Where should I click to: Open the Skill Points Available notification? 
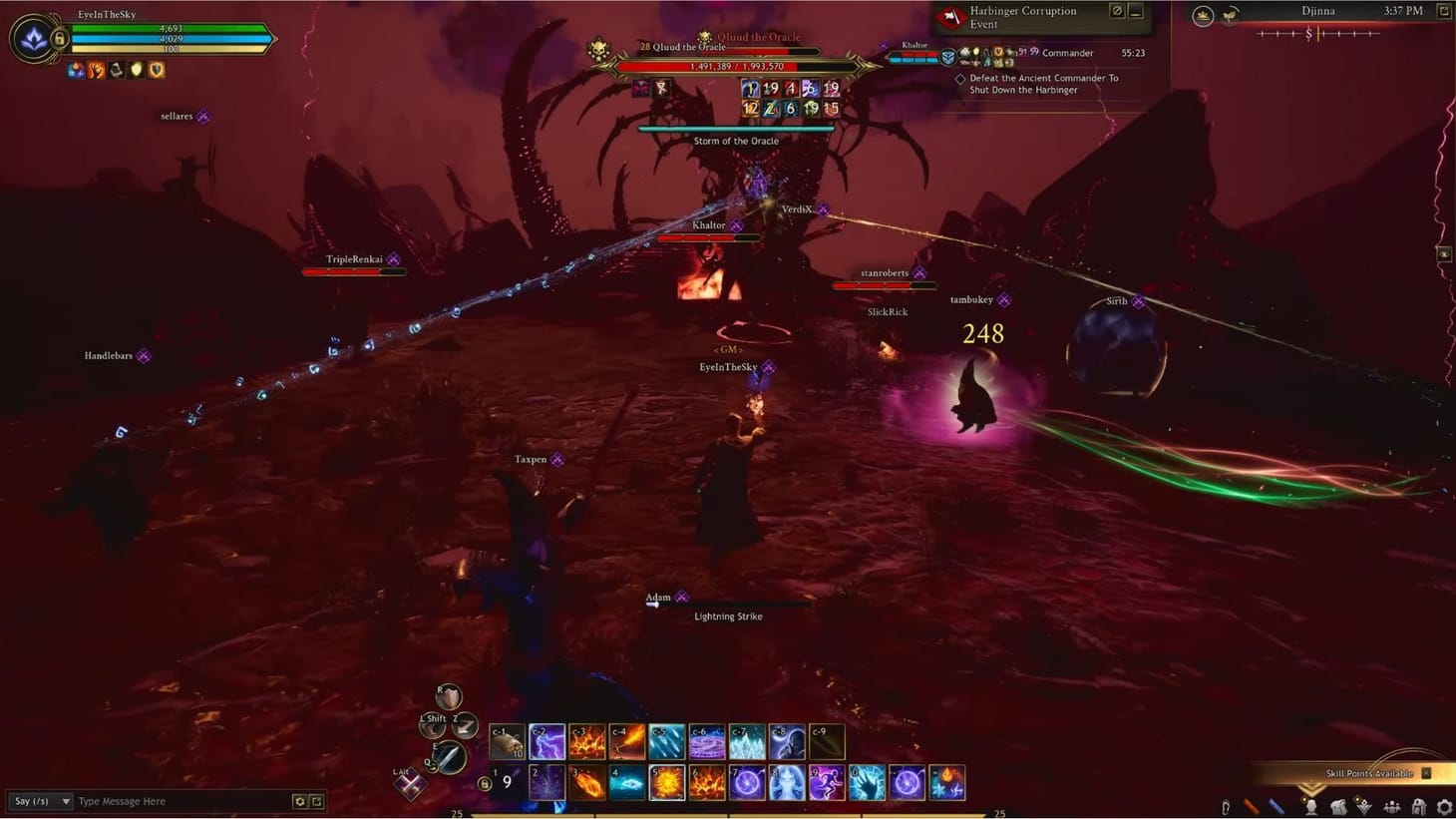[x=1371, y=773]
